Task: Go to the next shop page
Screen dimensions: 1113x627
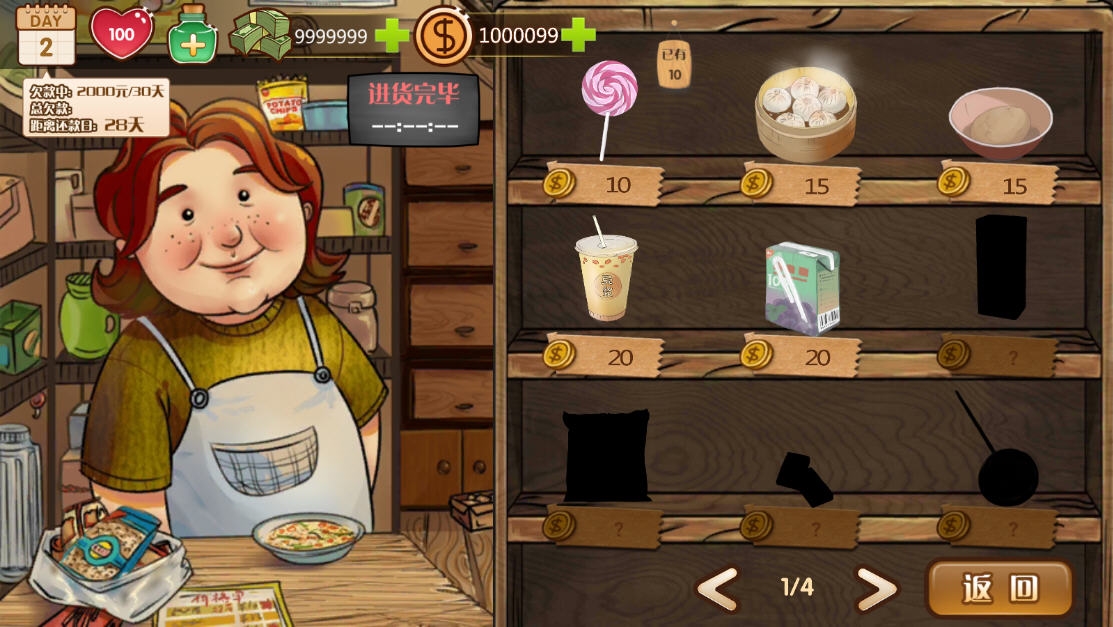Action: click(876, 589)
